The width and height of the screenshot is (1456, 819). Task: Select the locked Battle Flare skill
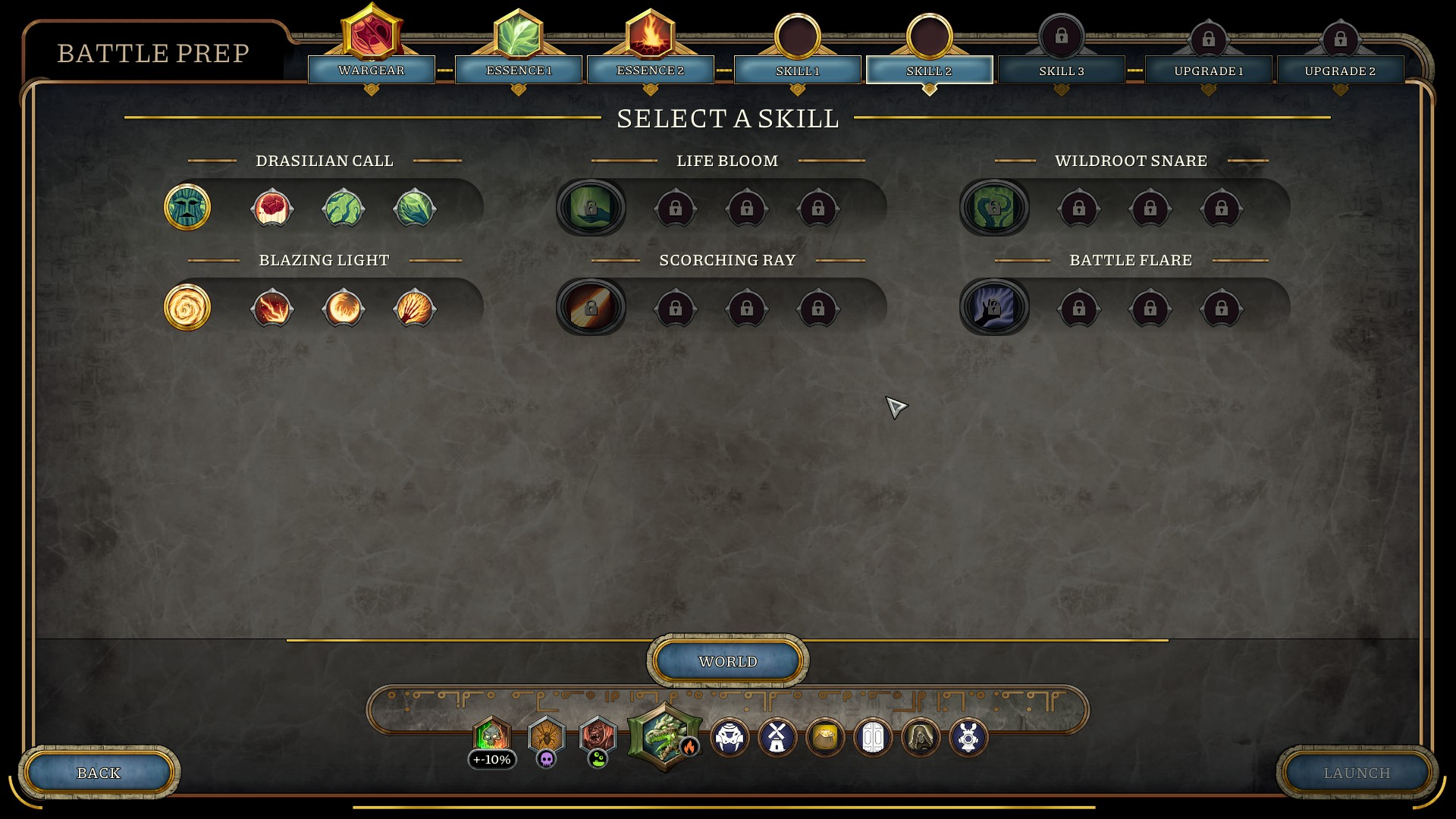tap(994, 307)
